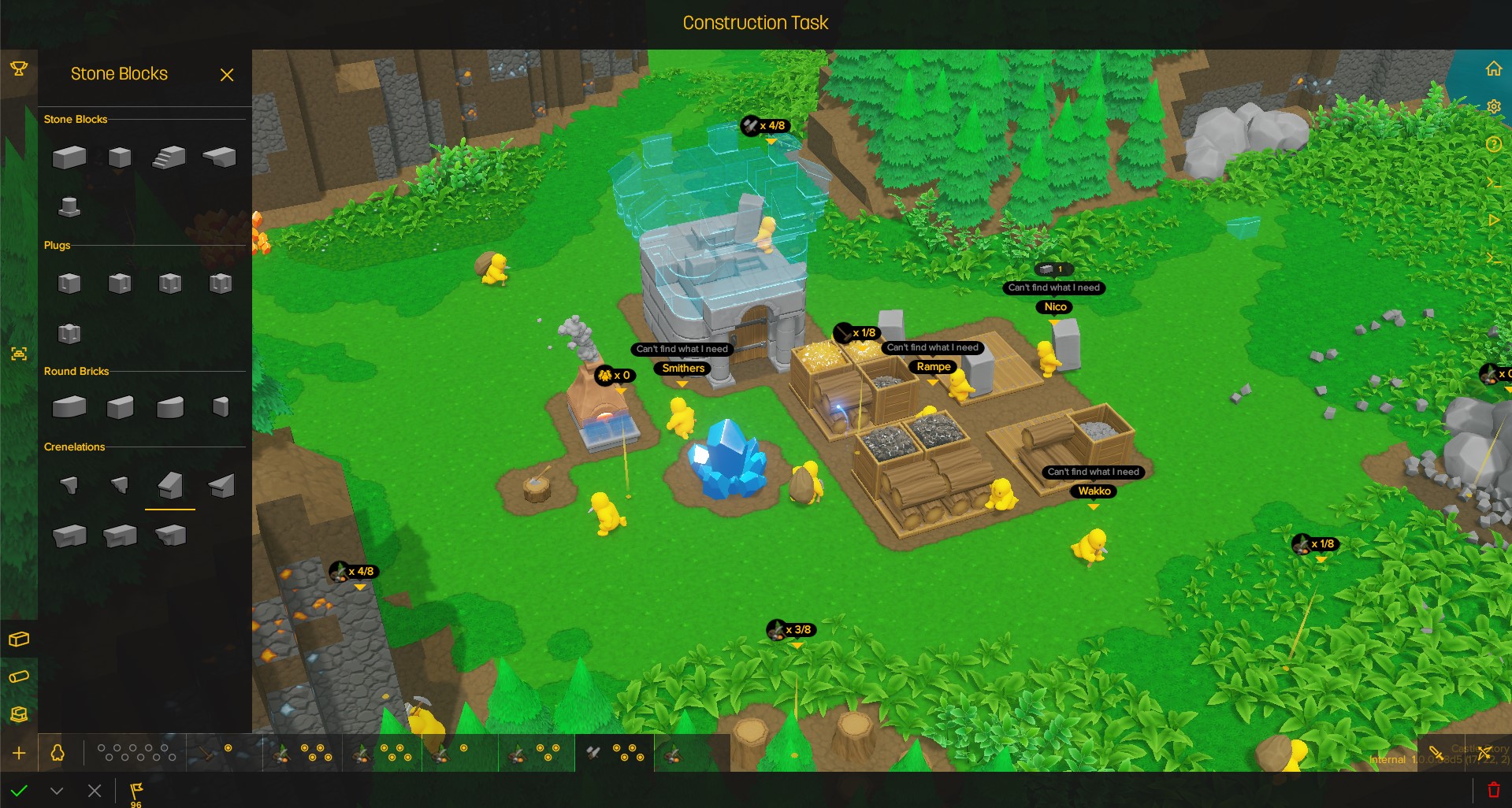Screen dimensions: 1512x808
Task: Select the small stone pedestal under Stone Blocks
Action: pos(69,206)
